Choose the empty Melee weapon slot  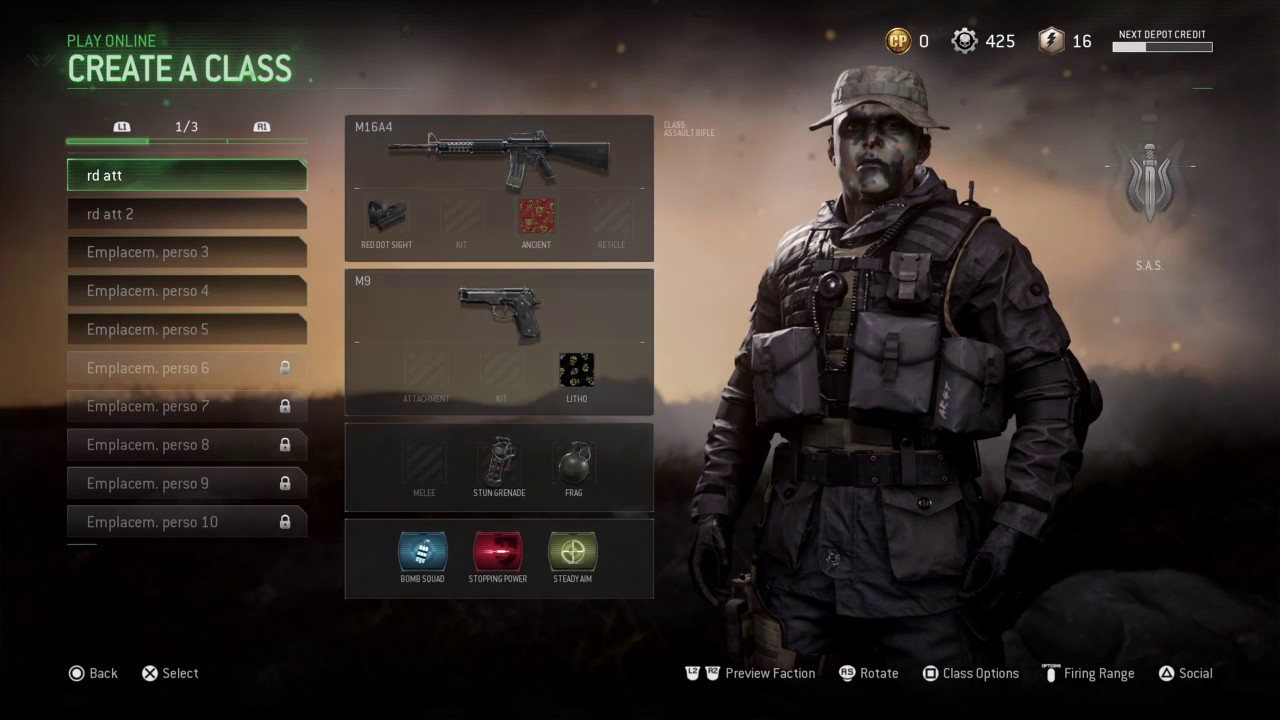coord(424,464)
